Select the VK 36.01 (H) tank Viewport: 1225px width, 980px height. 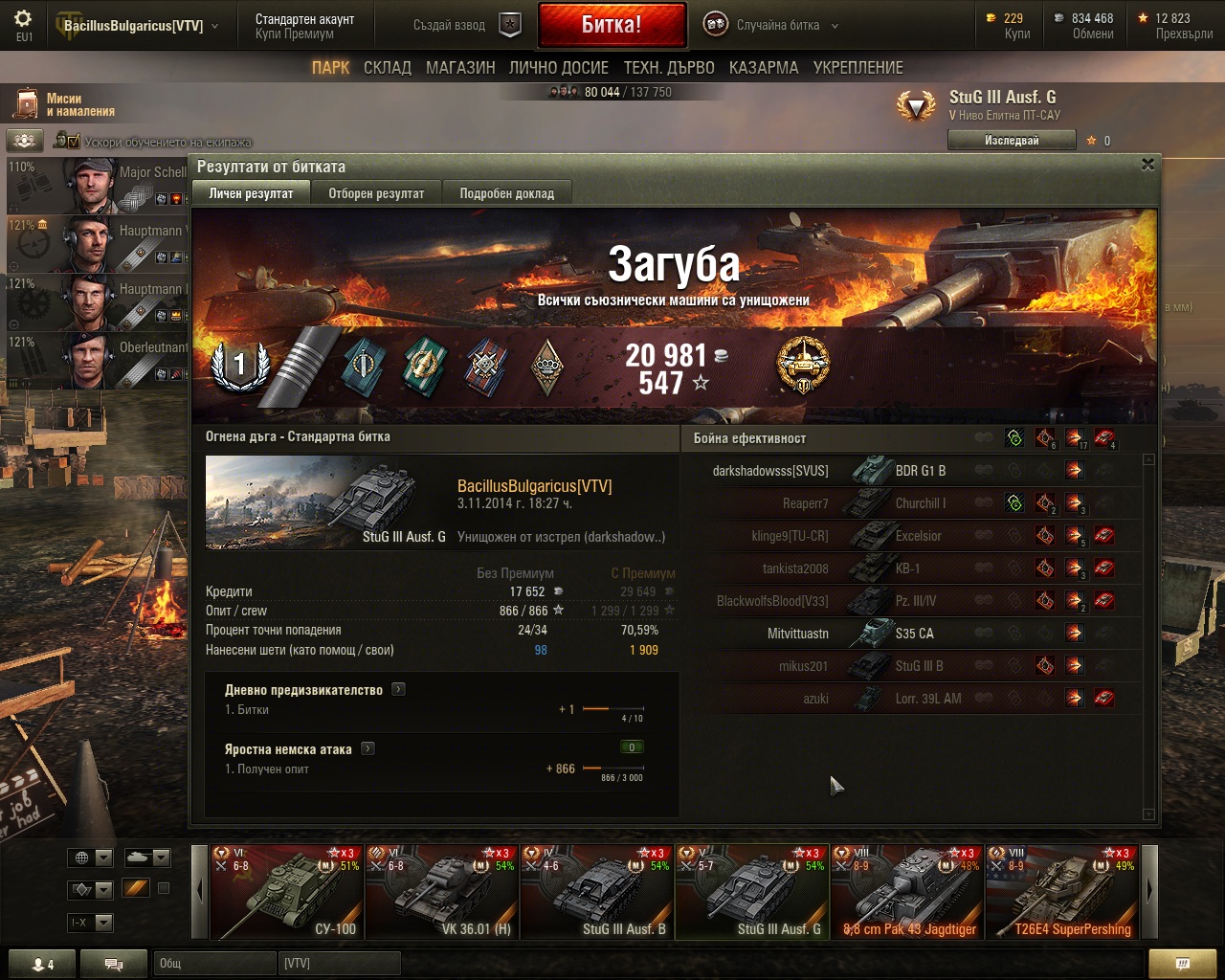[x=441, y=892]
